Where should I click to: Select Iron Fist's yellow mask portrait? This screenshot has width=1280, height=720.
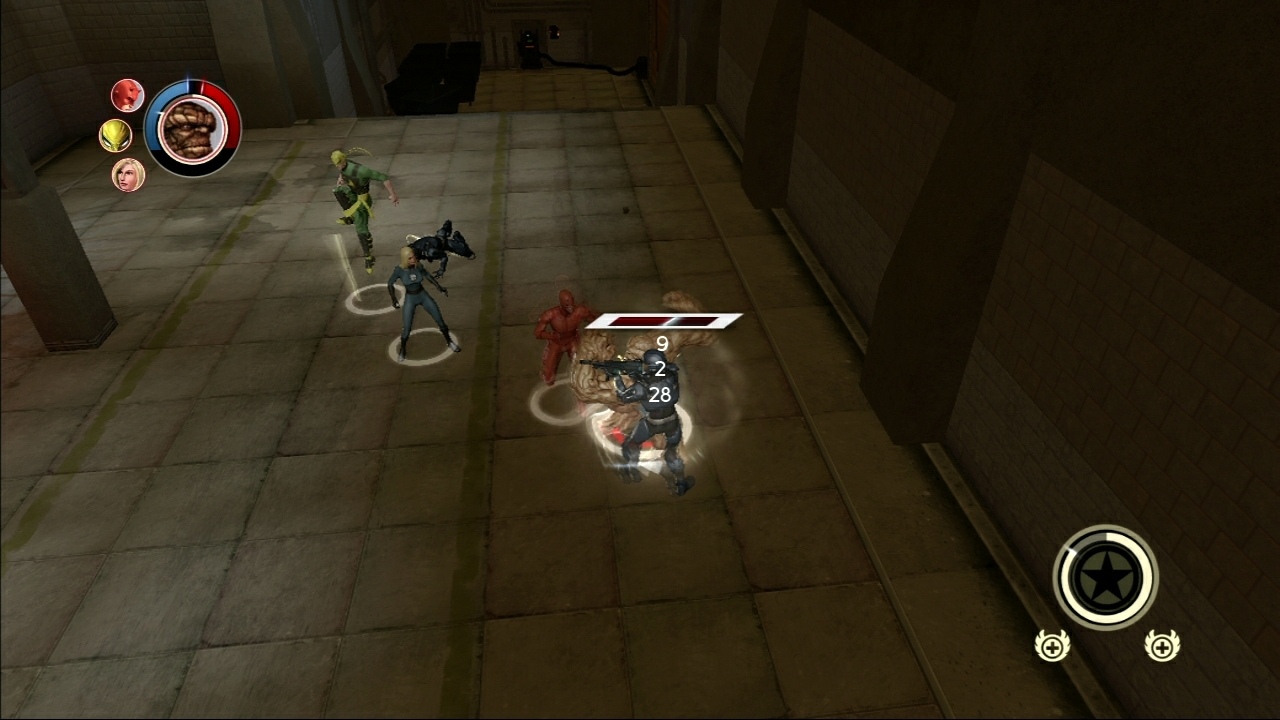117,135
